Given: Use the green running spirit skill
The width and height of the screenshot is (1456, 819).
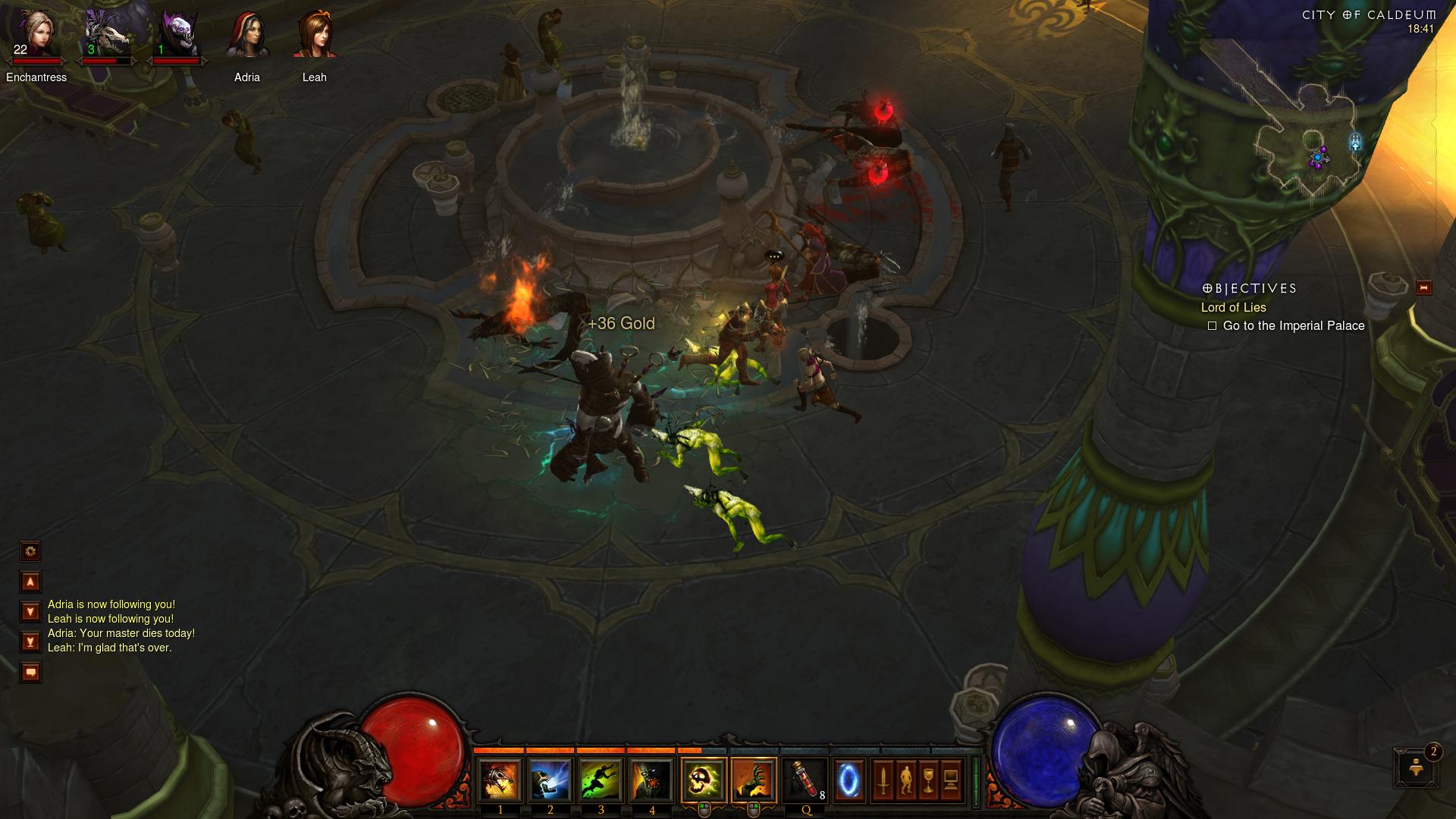Looking at the screenshot, I should [601, 780].
